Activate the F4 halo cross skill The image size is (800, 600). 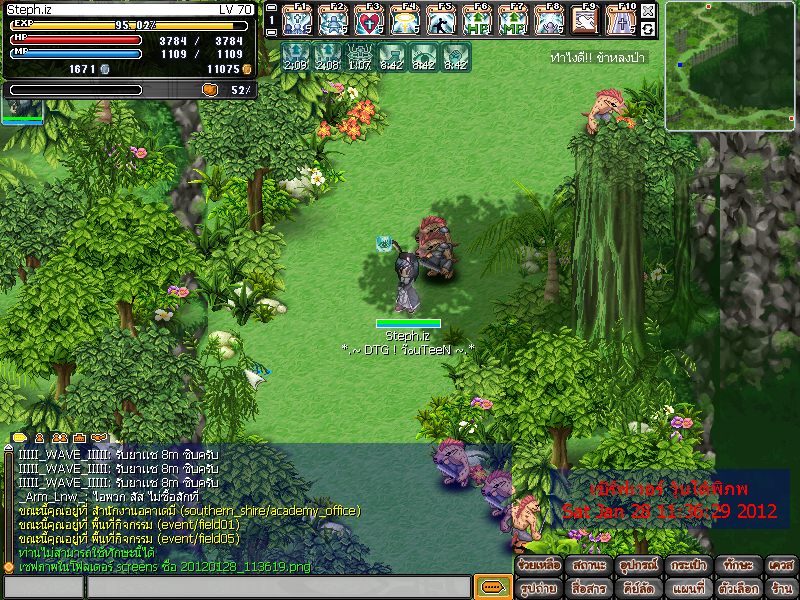pos(406,20)
